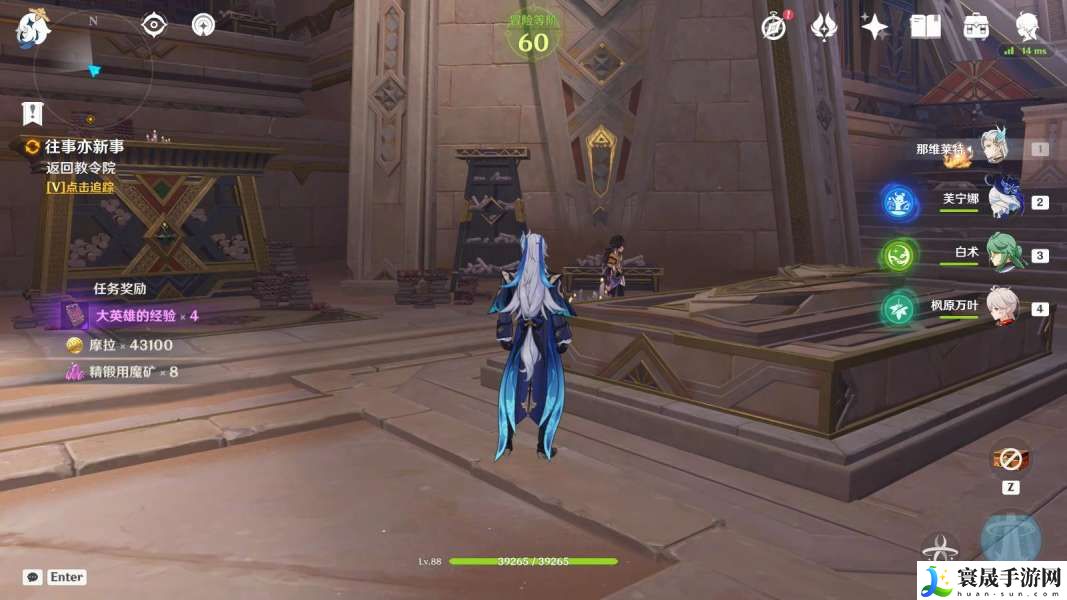Trigger 白术's green elemental burst icon
The height and width of the screenshot is (600, 1067).
pyautogui.click(x=899, y=255)
